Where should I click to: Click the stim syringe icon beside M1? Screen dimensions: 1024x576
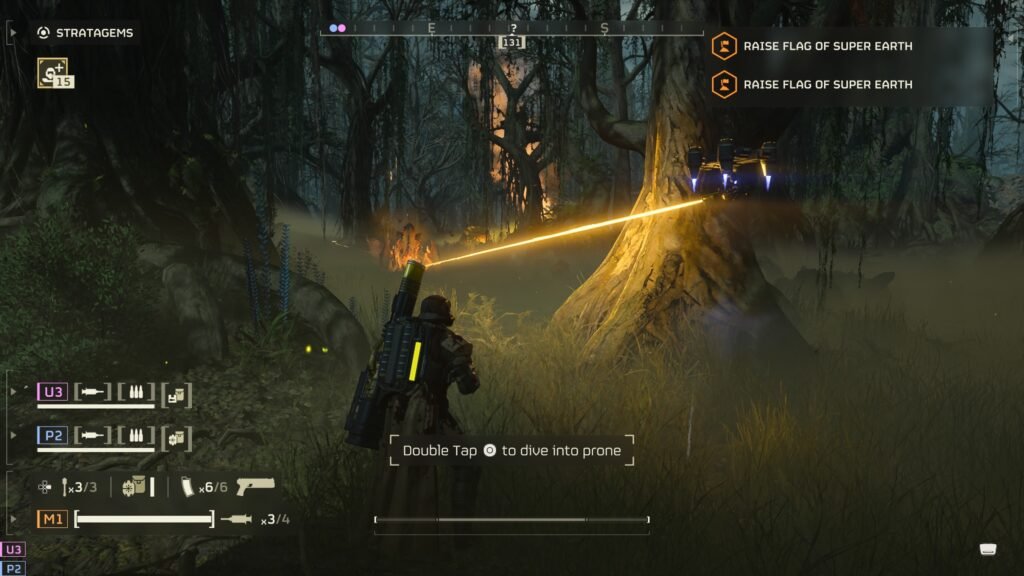(x=238, y=519)
